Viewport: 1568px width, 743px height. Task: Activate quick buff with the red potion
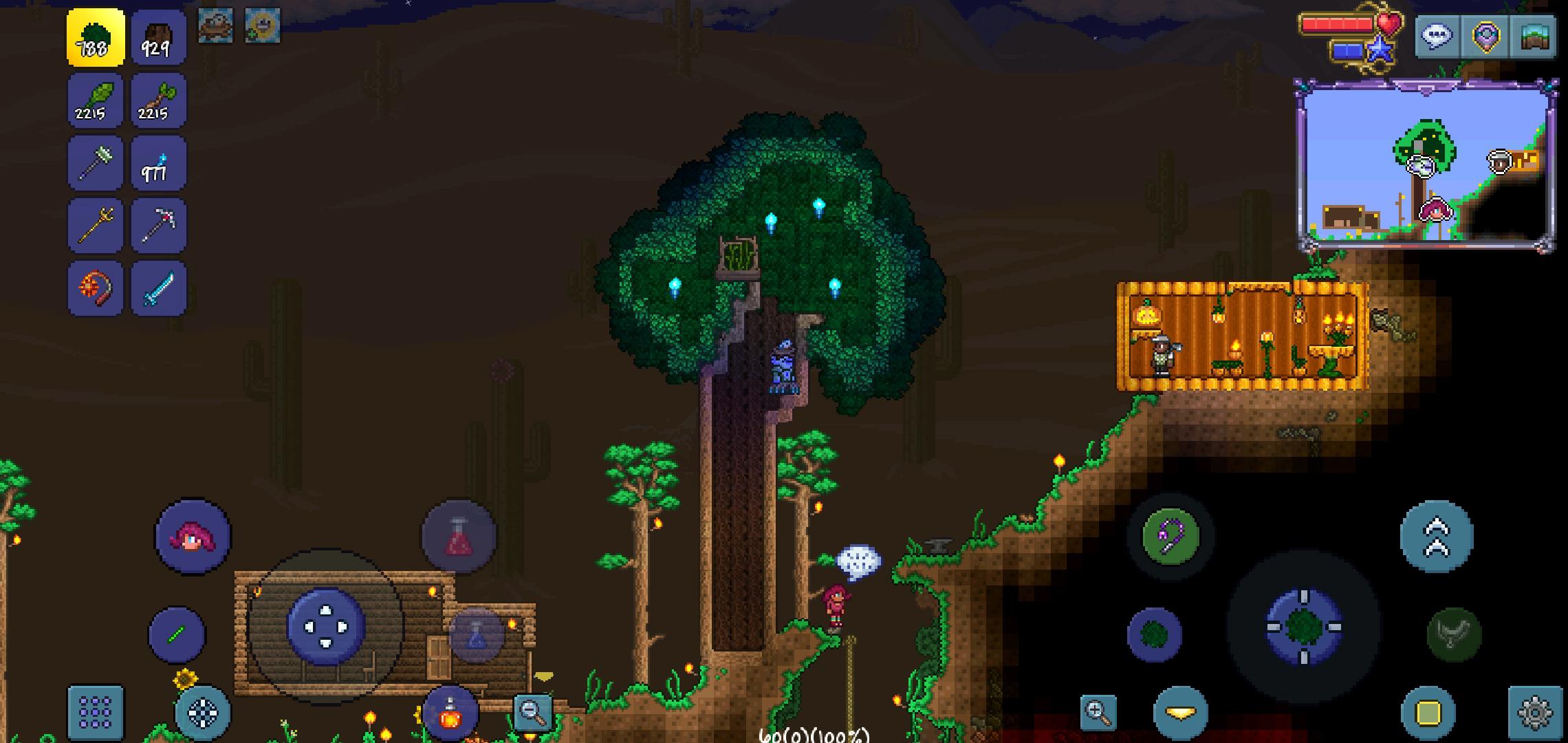[459, 537]
